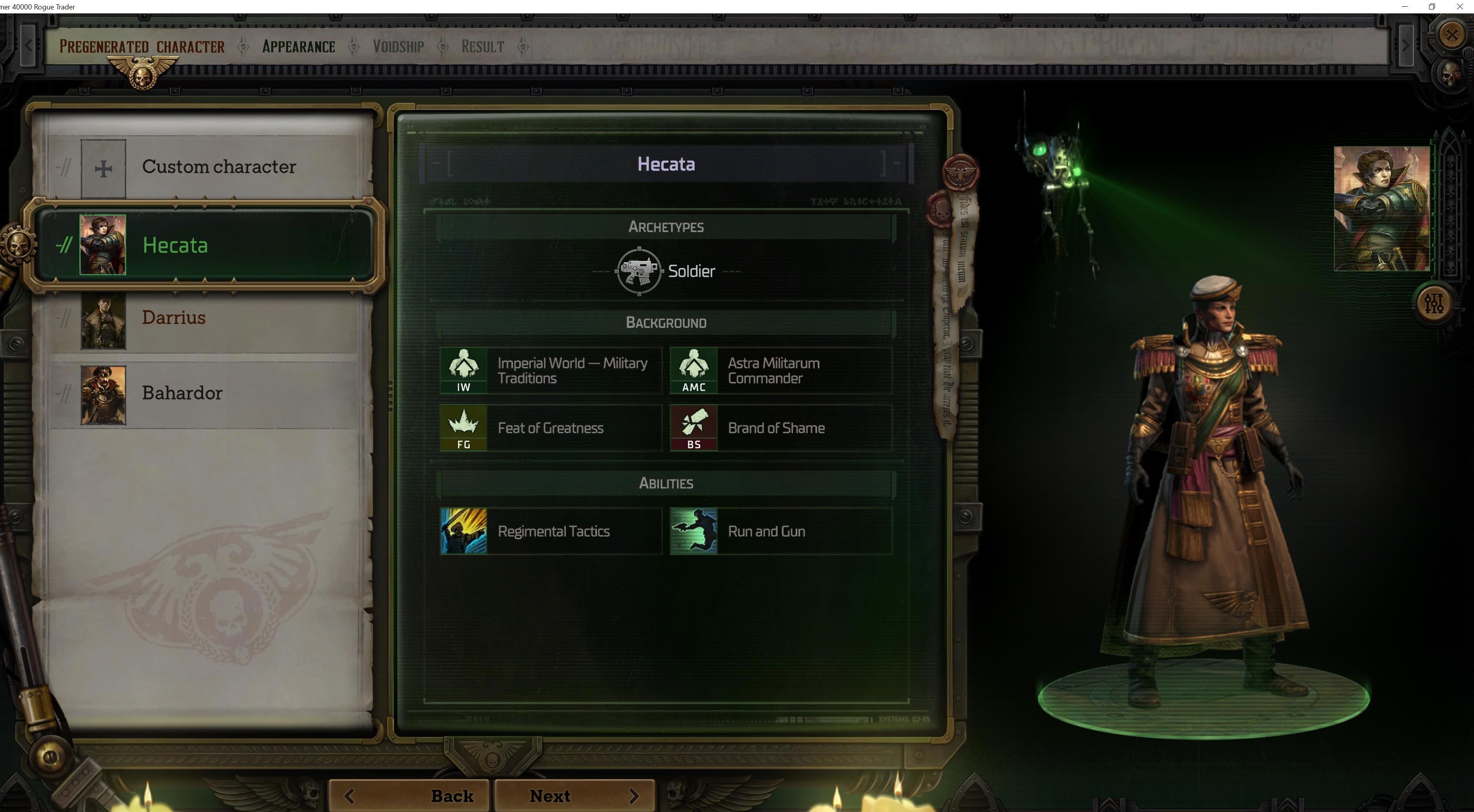Image resolution: width=1474 pixels, height=812 pixels.
Task: View Imperial World Military Traditions background
Action: tap(551, 371)
